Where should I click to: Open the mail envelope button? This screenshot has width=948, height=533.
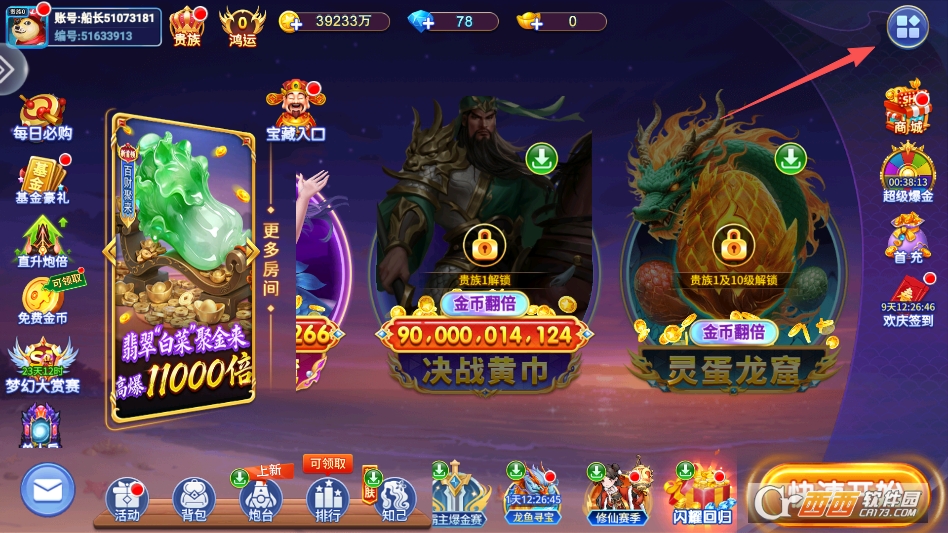tap(48, 490)
